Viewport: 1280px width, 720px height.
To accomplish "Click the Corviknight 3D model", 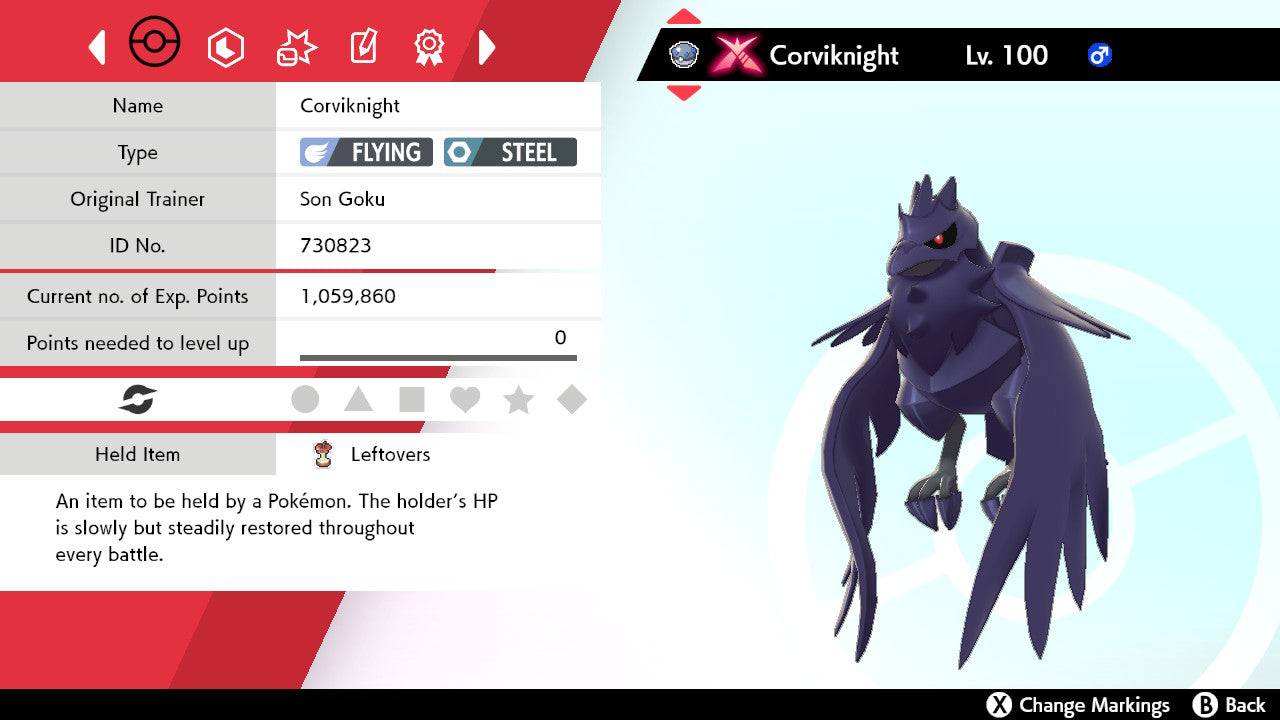I will 950,400.
